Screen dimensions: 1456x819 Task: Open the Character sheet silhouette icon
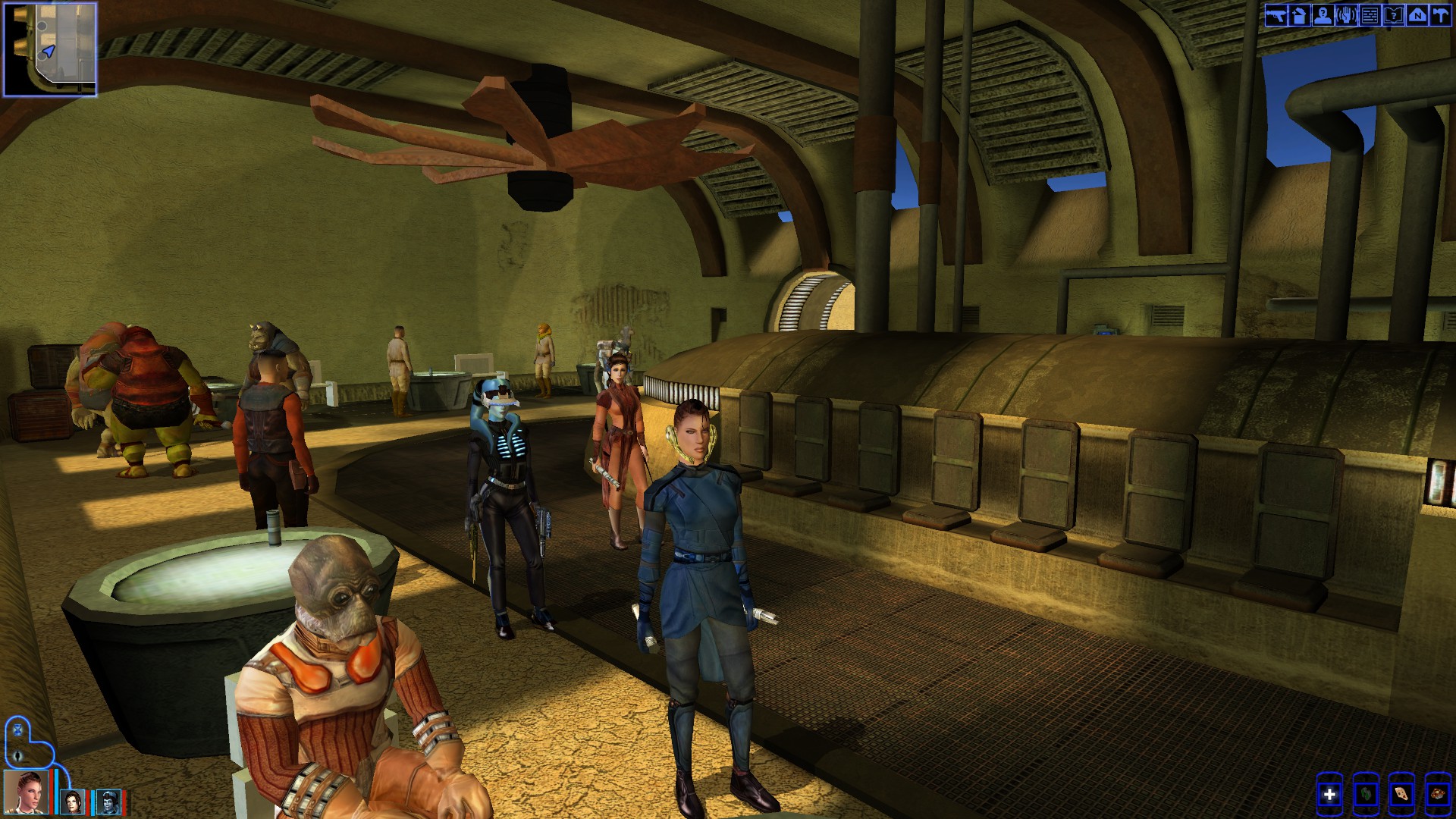pyautogui.click(x=1323, y=15)
